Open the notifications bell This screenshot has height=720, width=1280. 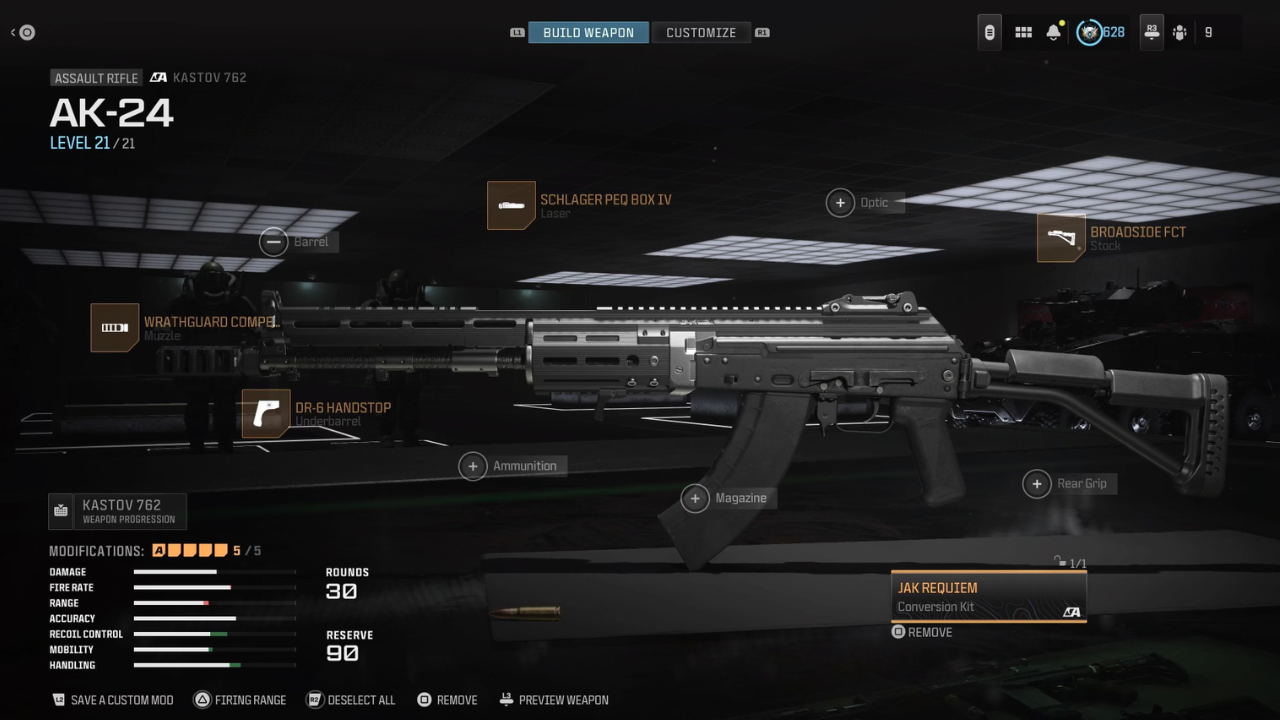pyautogui.click(x=1053, y=33)
